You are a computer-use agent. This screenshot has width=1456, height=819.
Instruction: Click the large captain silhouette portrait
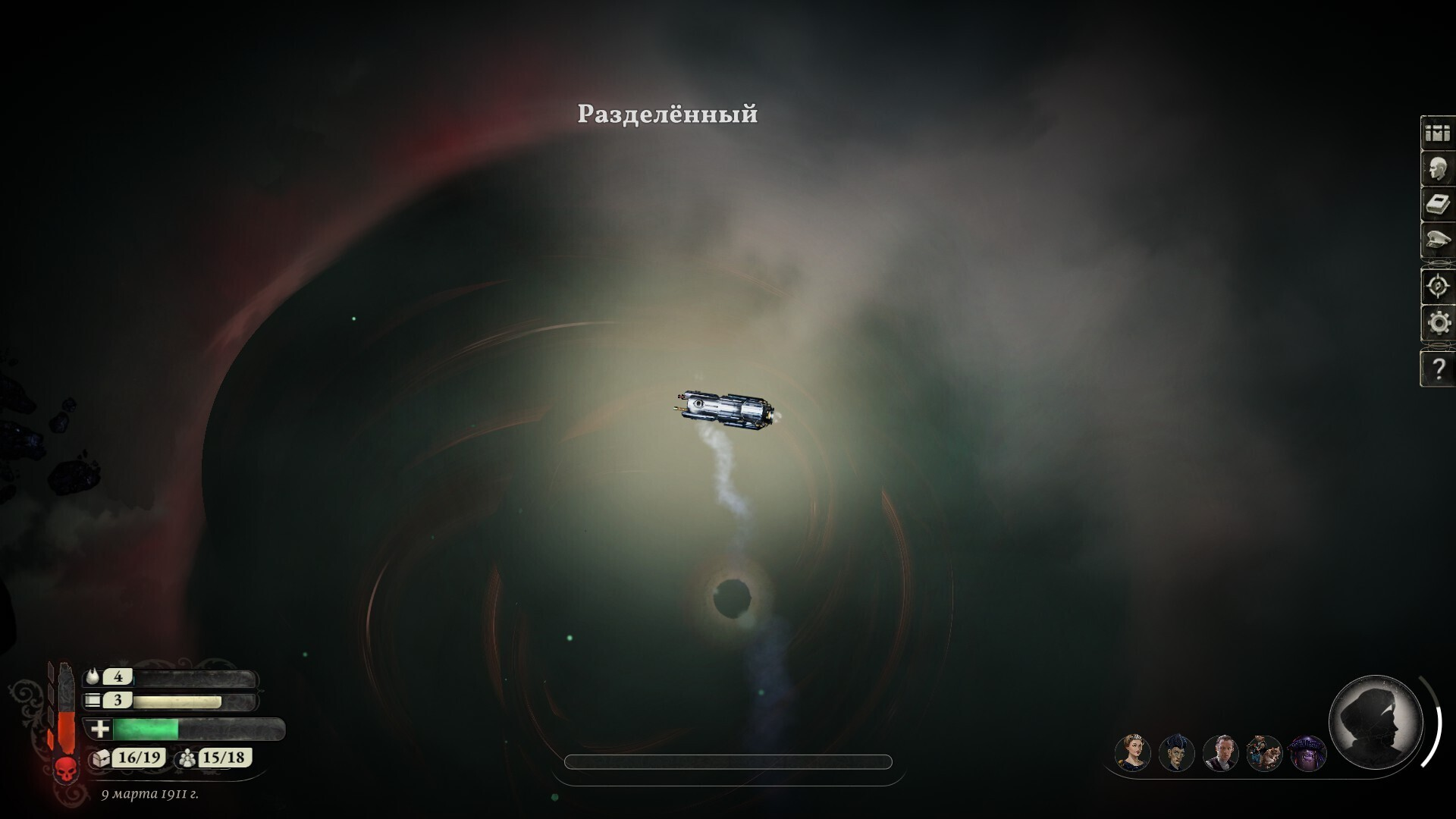[x=1376, y=721]
